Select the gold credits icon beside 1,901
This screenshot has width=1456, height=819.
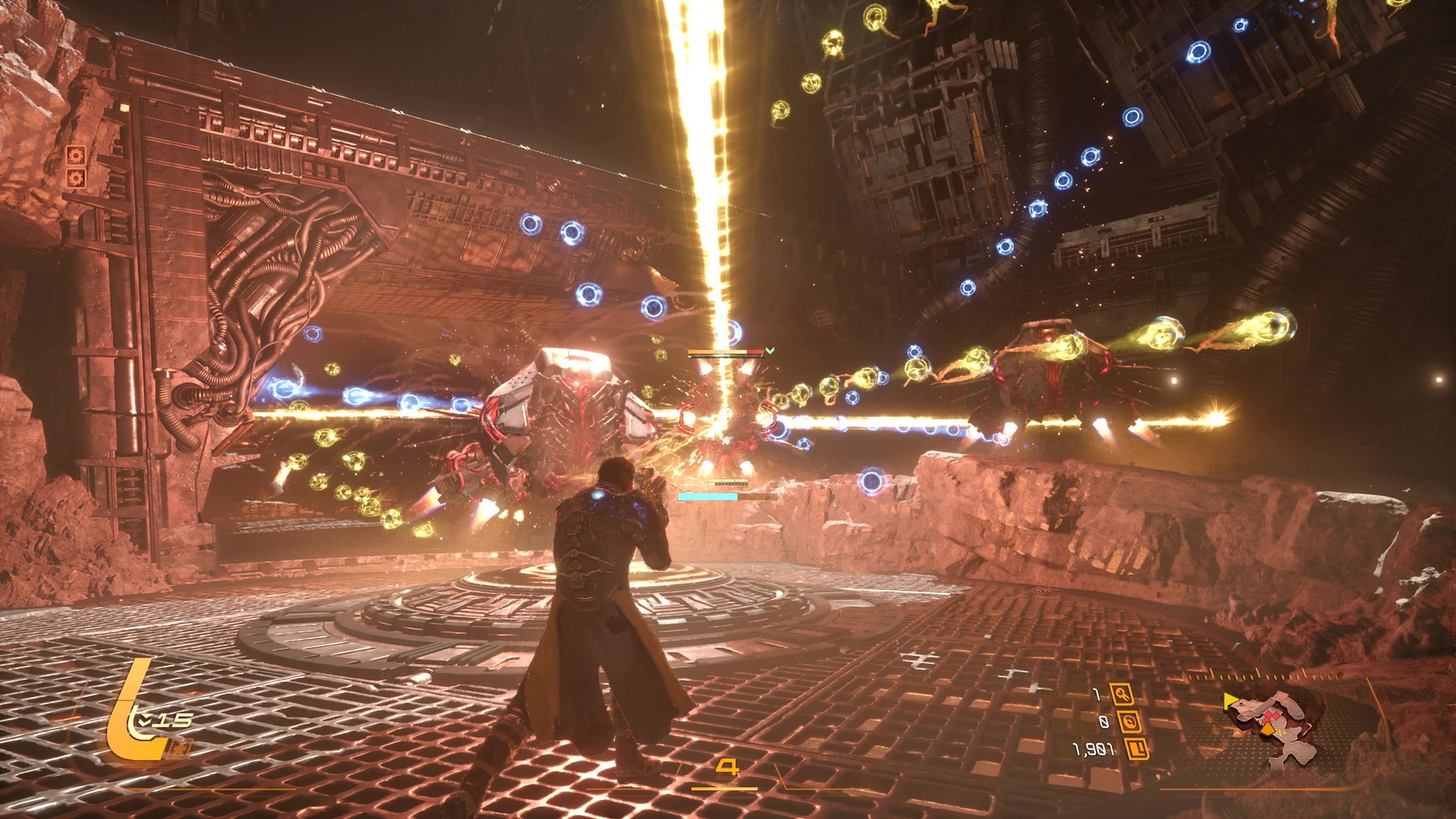[1137, 748]
